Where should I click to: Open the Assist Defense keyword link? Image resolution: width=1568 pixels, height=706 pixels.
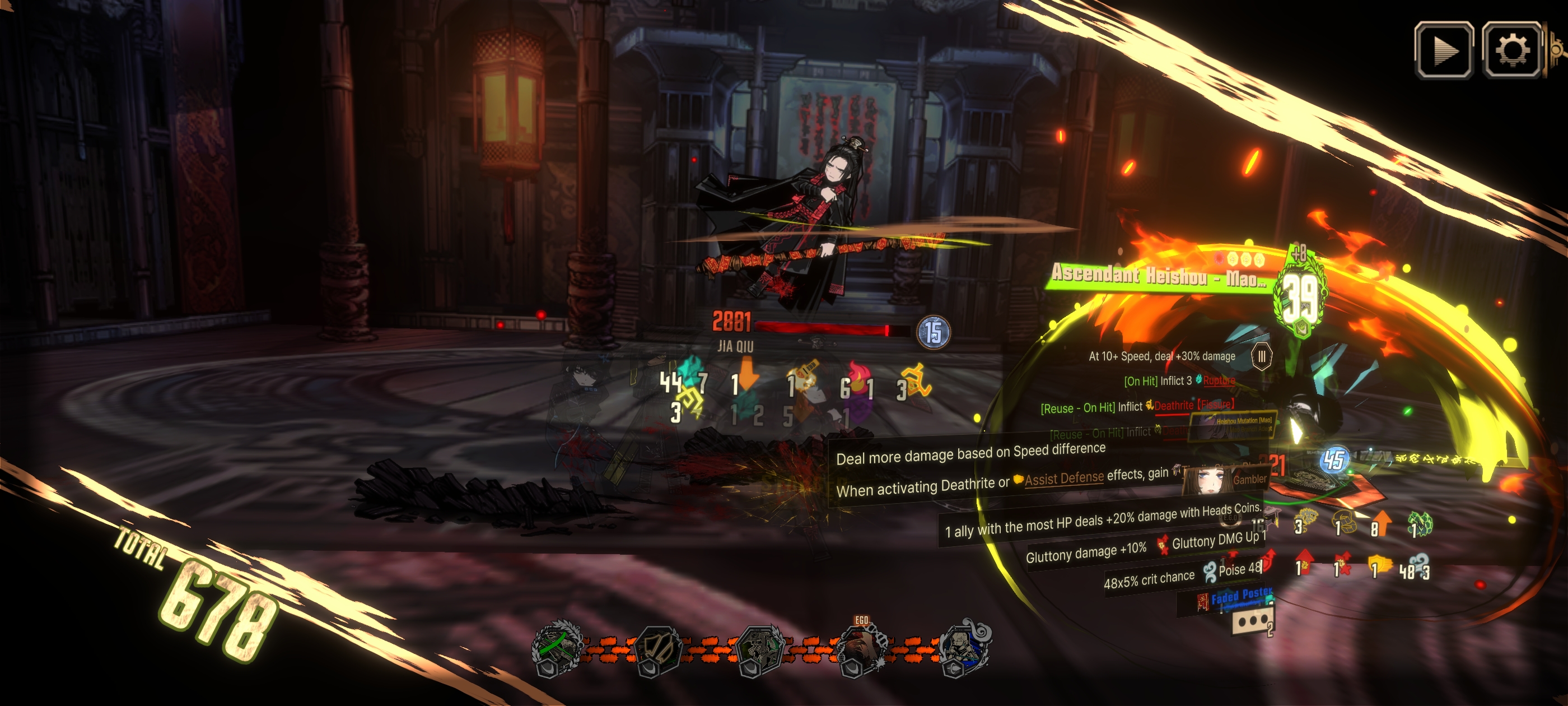point(1063,479)
